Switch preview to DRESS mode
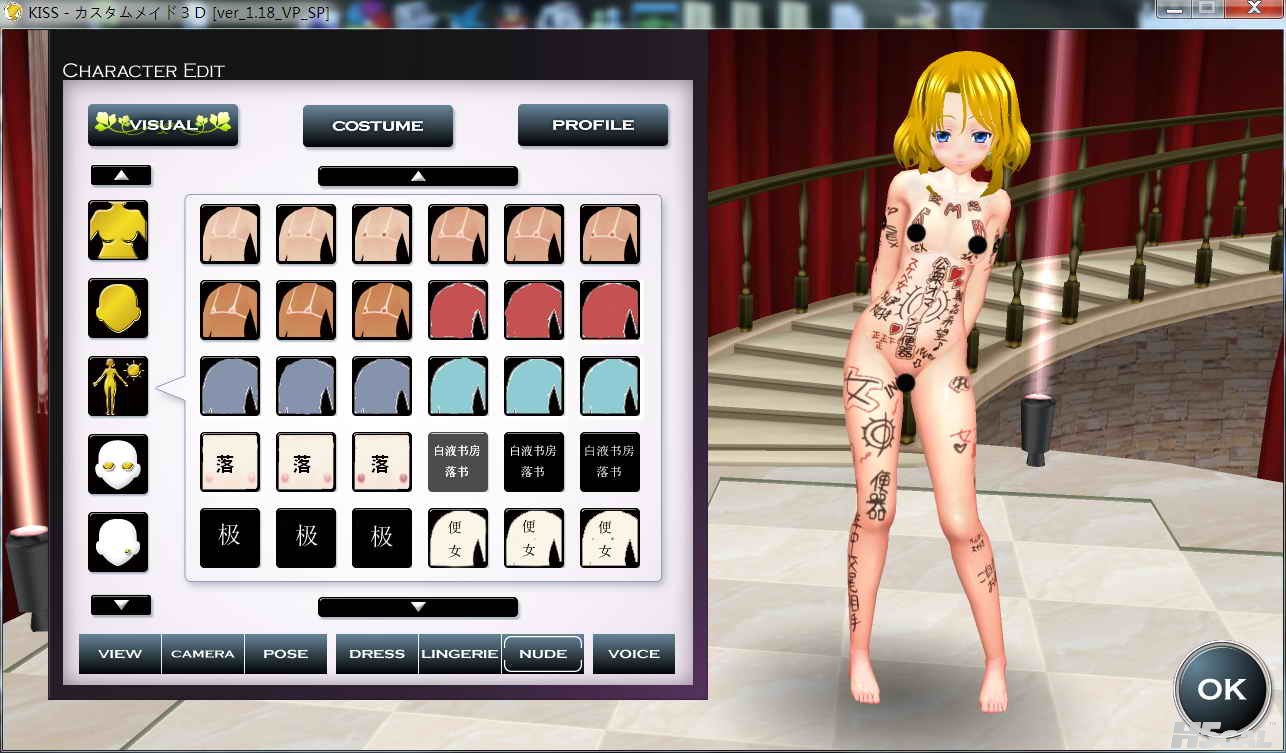Screen dimensions: 1286x753 tap(377, 654)
